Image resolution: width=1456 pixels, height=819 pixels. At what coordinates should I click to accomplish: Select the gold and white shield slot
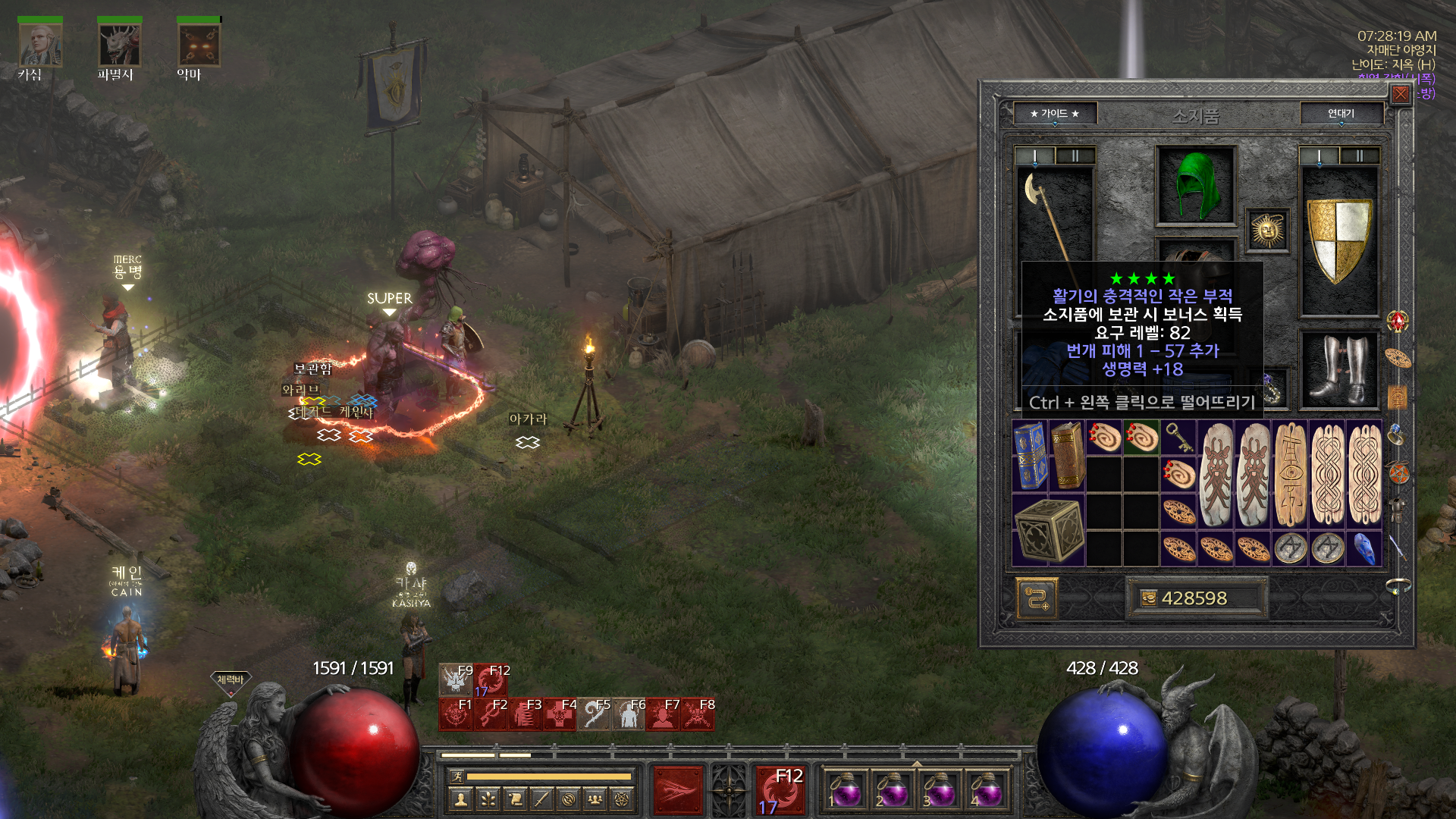[1339, 240]
